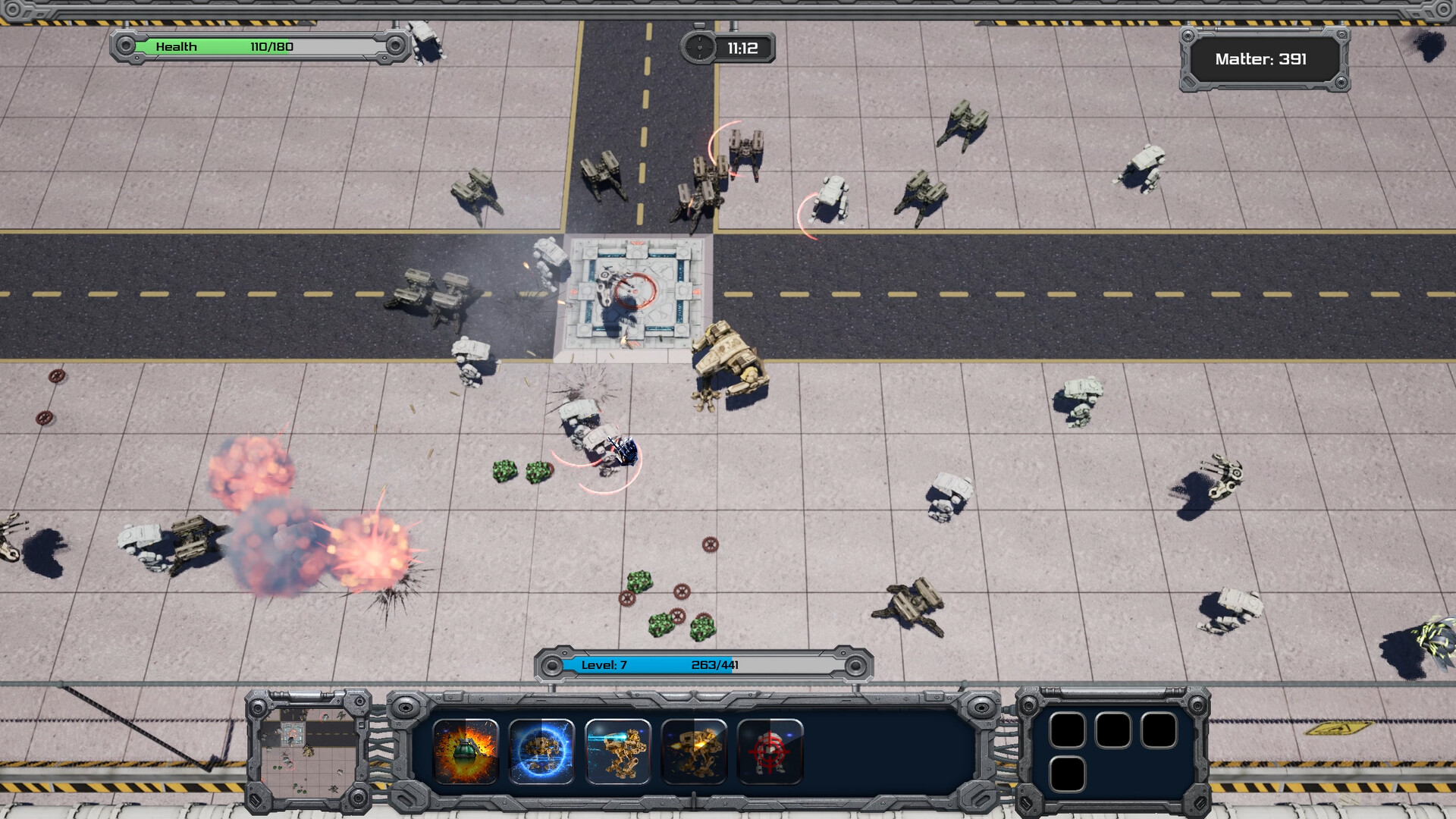Click the bottom-row empty inventory slot
This screenshot has width=1456, height=819.
[x=1068, y=775]
